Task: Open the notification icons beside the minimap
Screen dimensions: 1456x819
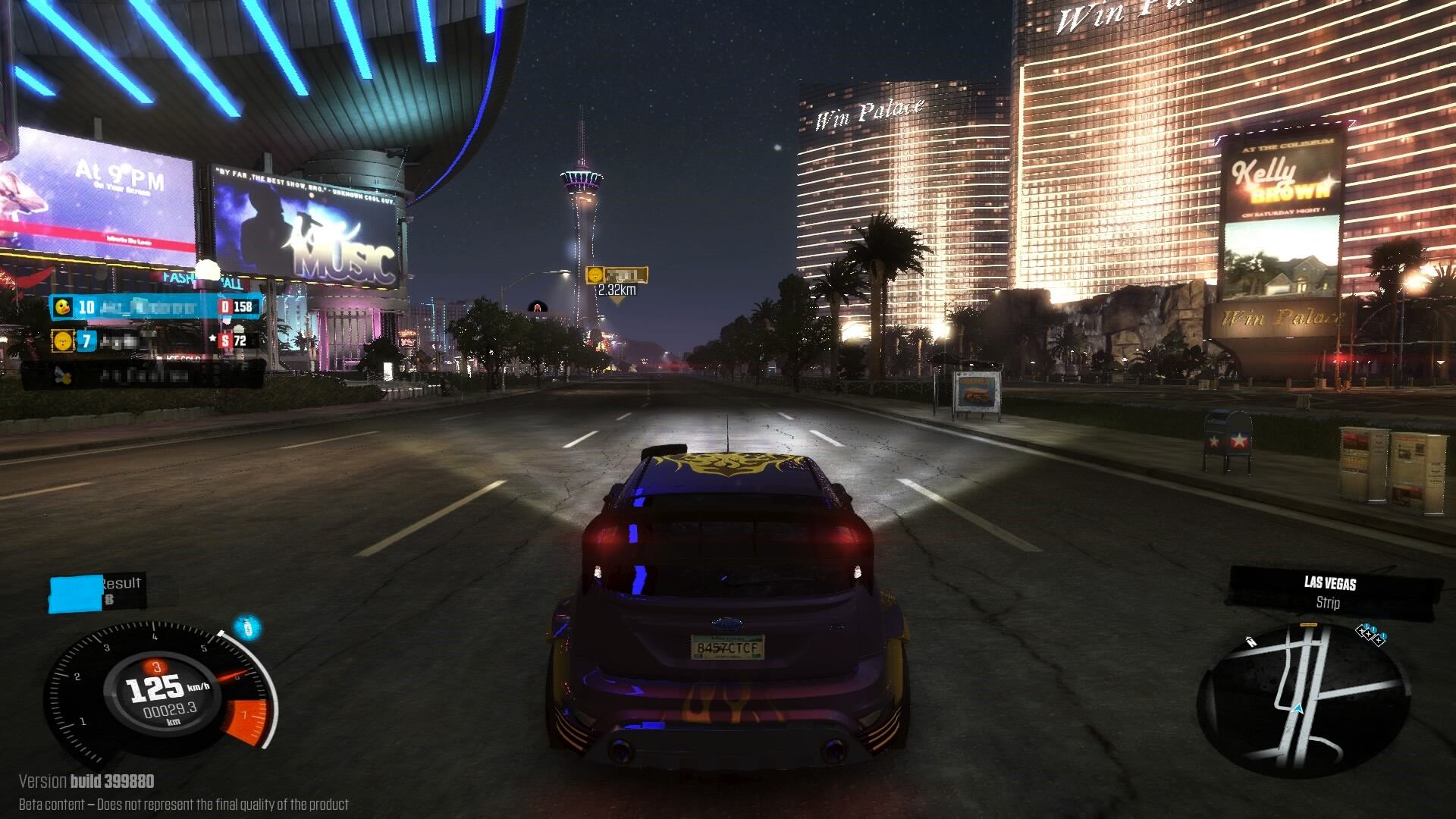Action: [x=1371, y=632]
